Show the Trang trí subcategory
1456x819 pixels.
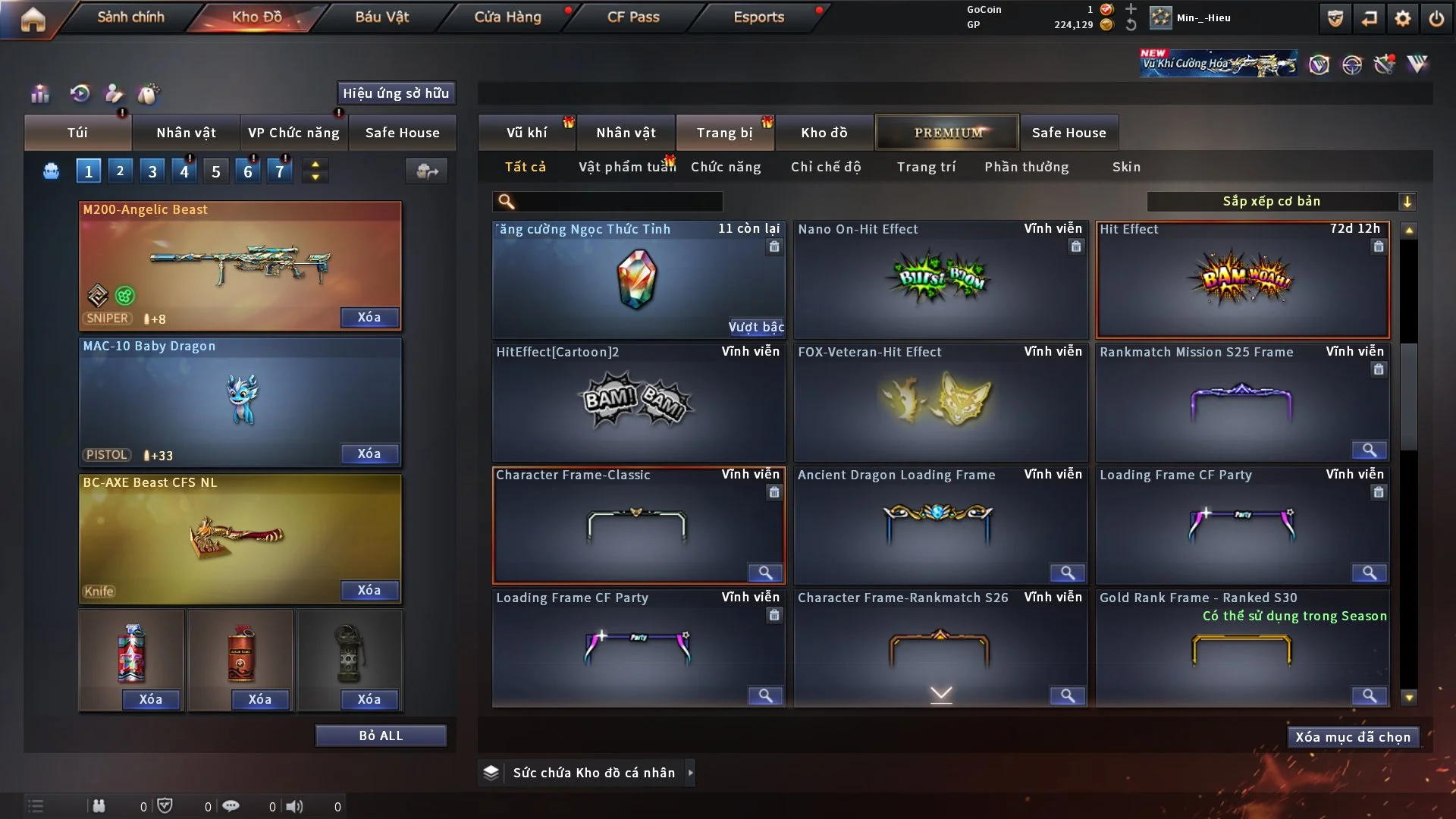926,167
